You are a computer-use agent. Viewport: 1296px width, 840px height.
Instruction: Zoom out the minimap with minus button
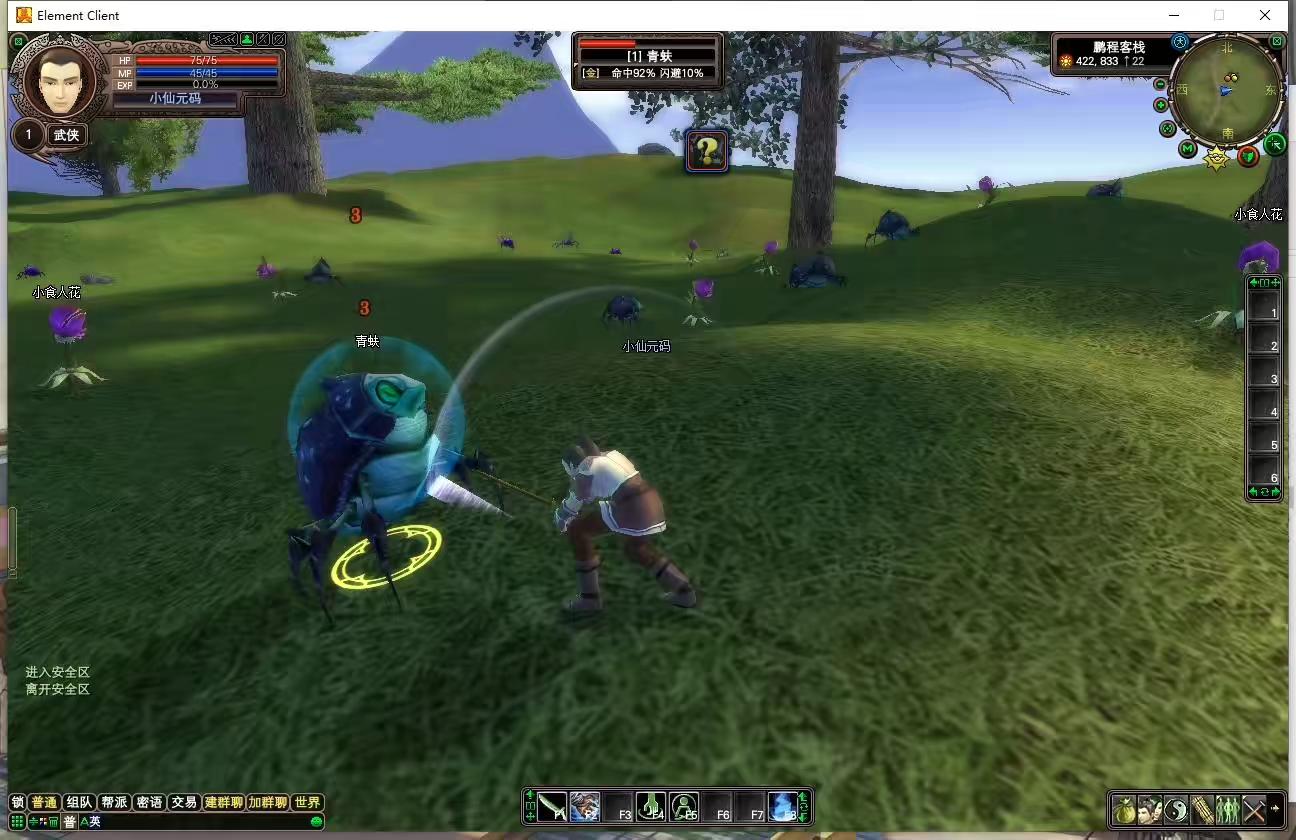pos(1161,84)
